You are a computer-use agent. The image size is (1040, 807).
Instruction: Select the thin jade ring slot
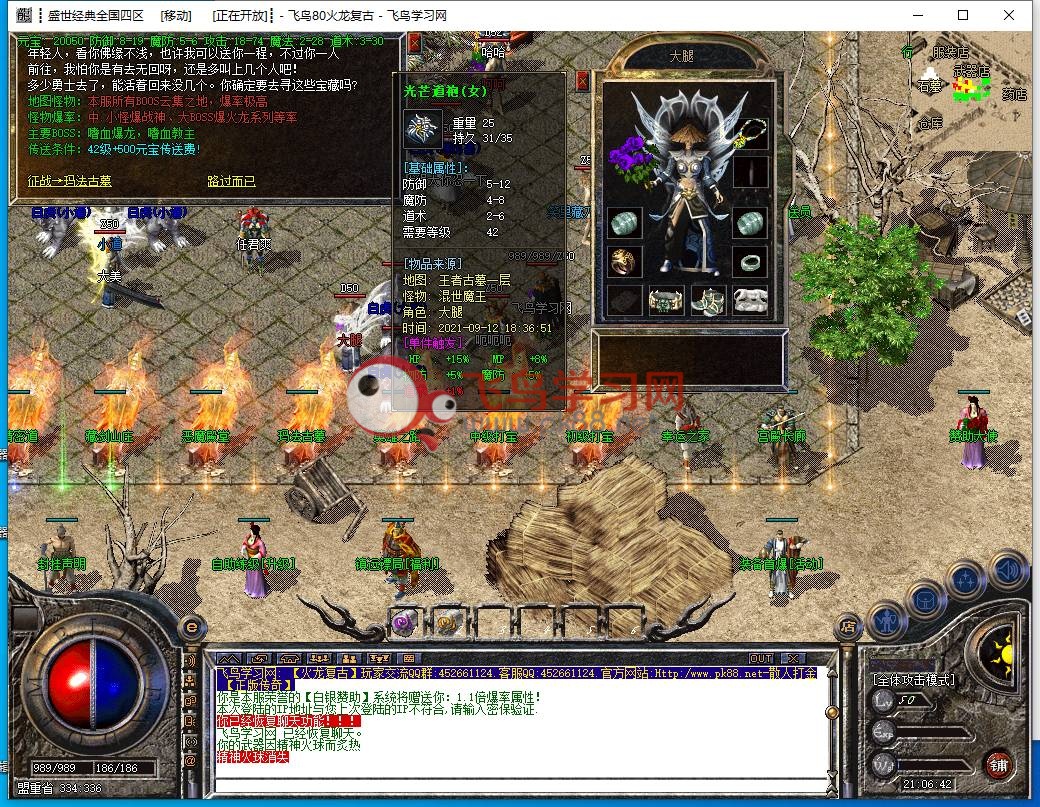coord(750,261)
